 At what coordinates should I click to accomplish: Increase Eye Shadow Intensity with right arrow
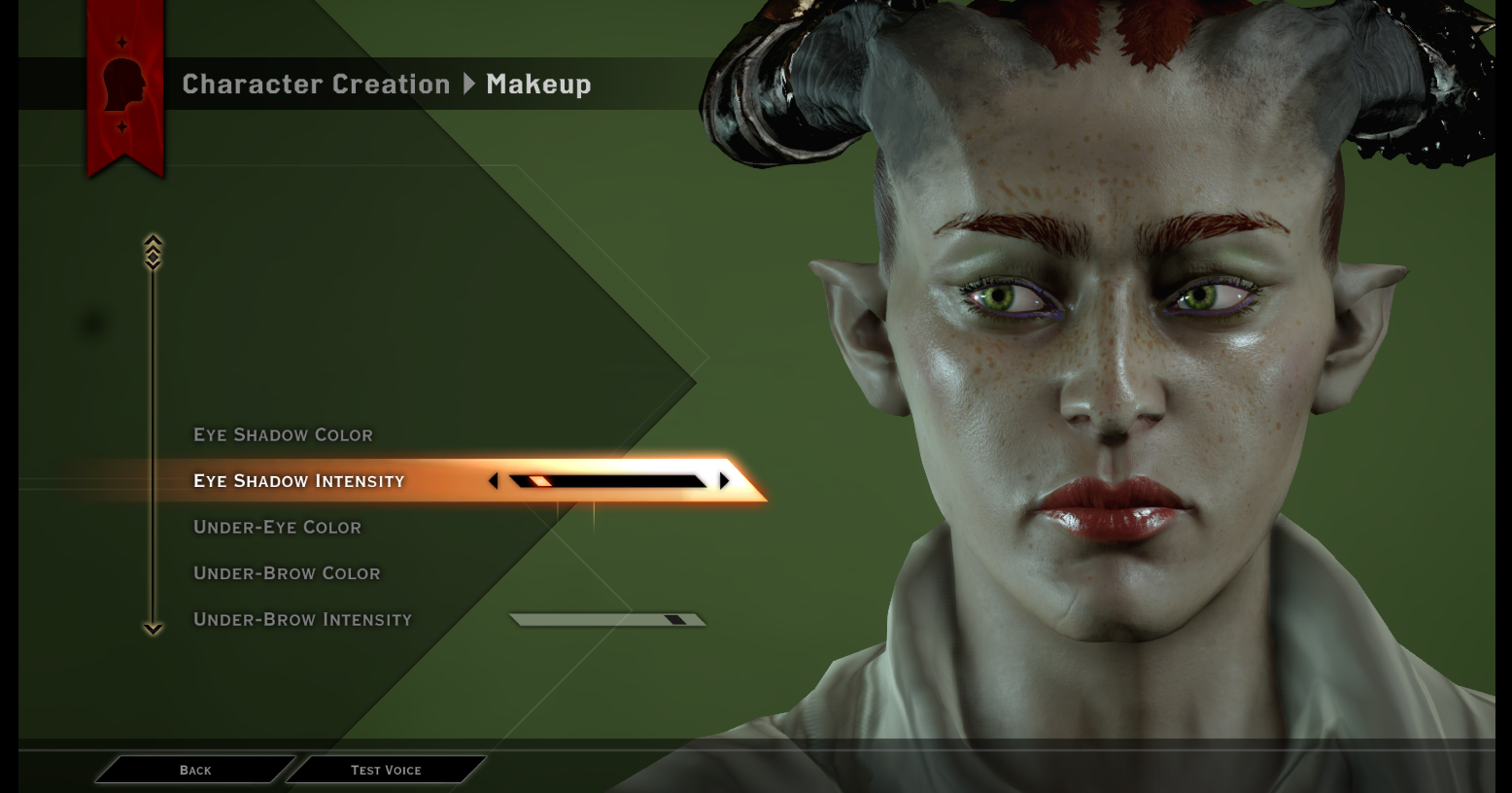click(724, 481)
